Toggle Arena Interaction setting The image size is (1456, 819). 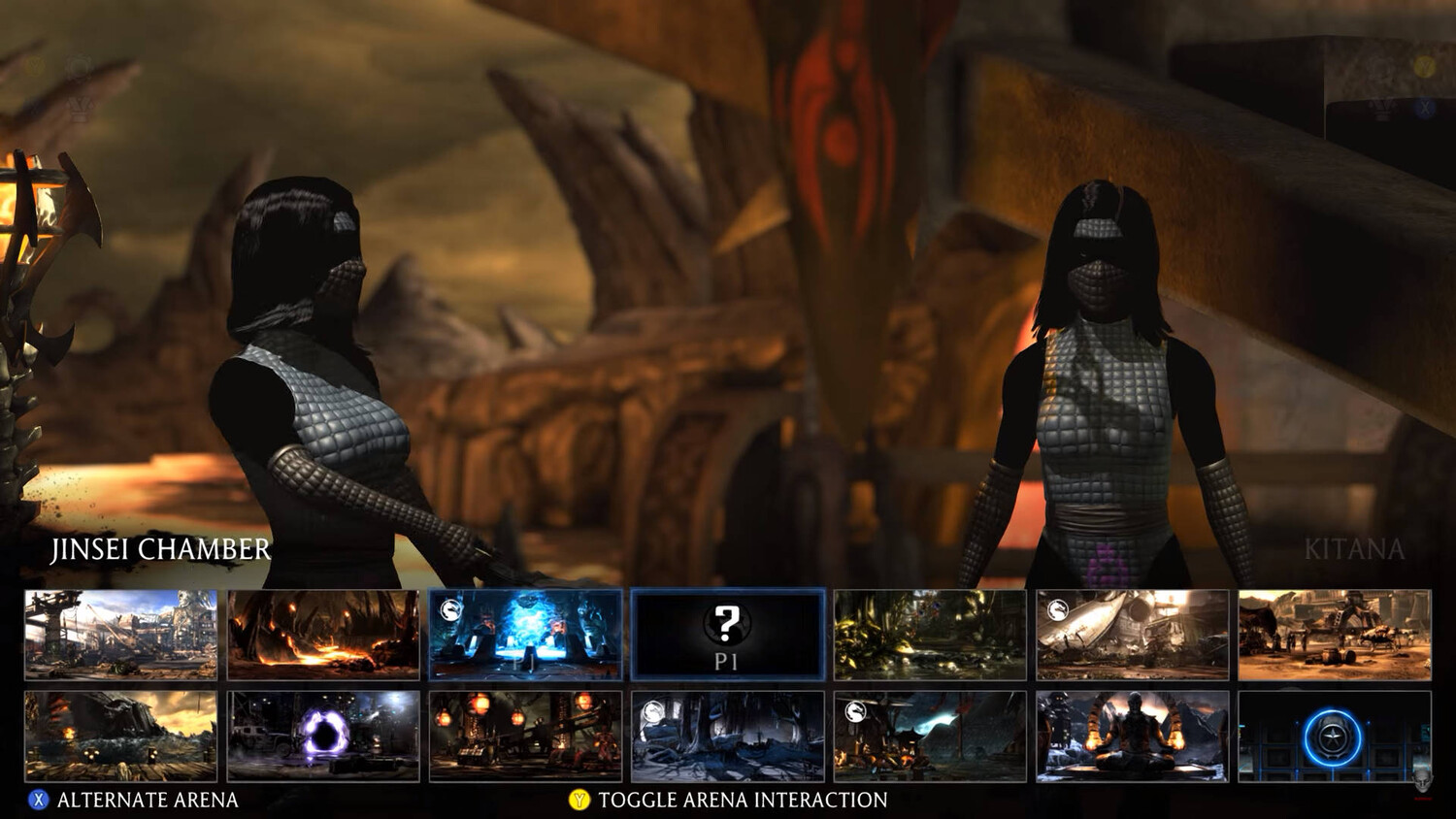pyautogui.click(x=728, y=800)
